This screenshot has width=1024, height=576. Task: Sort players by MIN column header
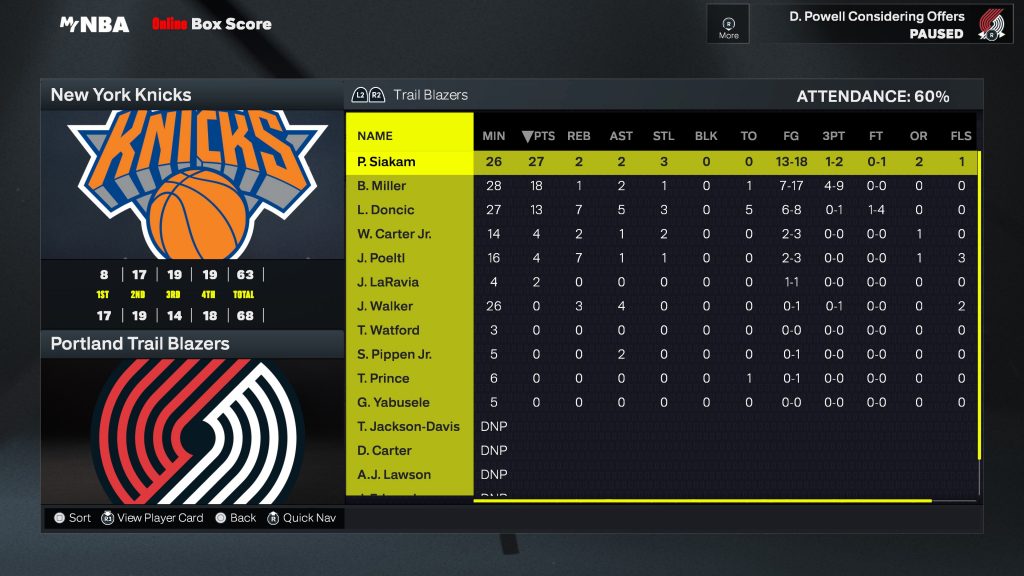494,136
